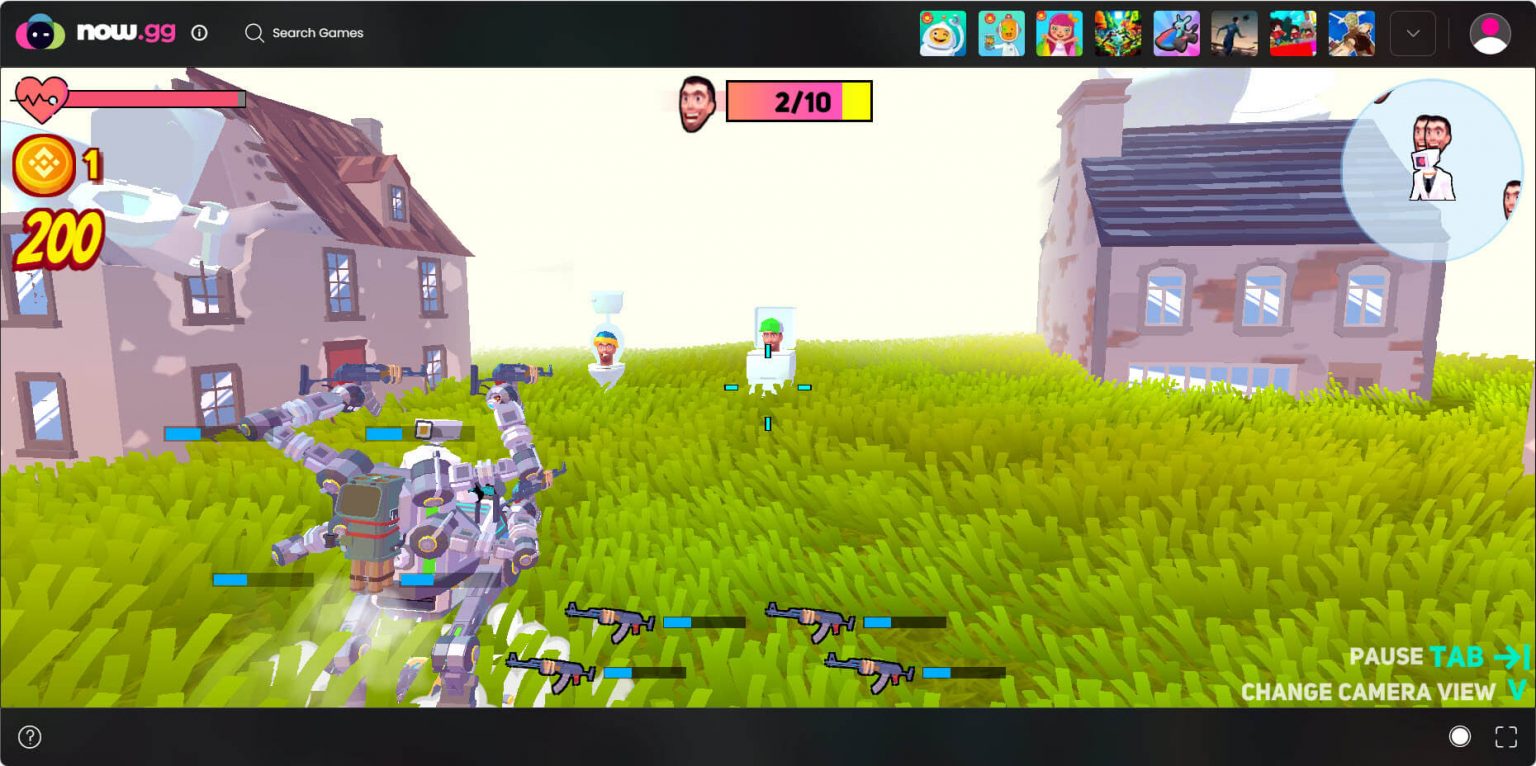Click the now.gg logo

tap(95, 32)
